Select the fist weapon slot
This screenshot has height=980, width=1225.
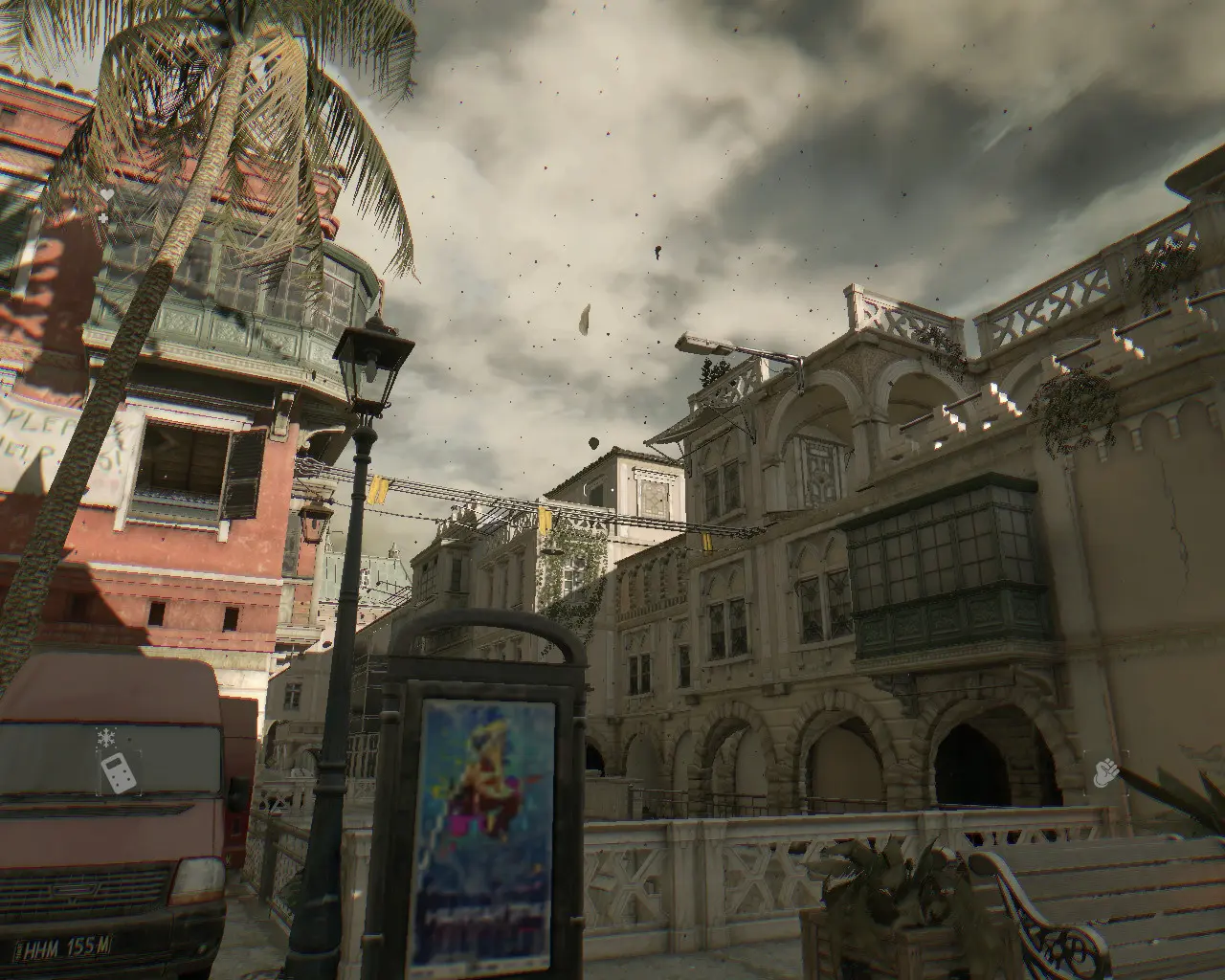[1106, 771]
